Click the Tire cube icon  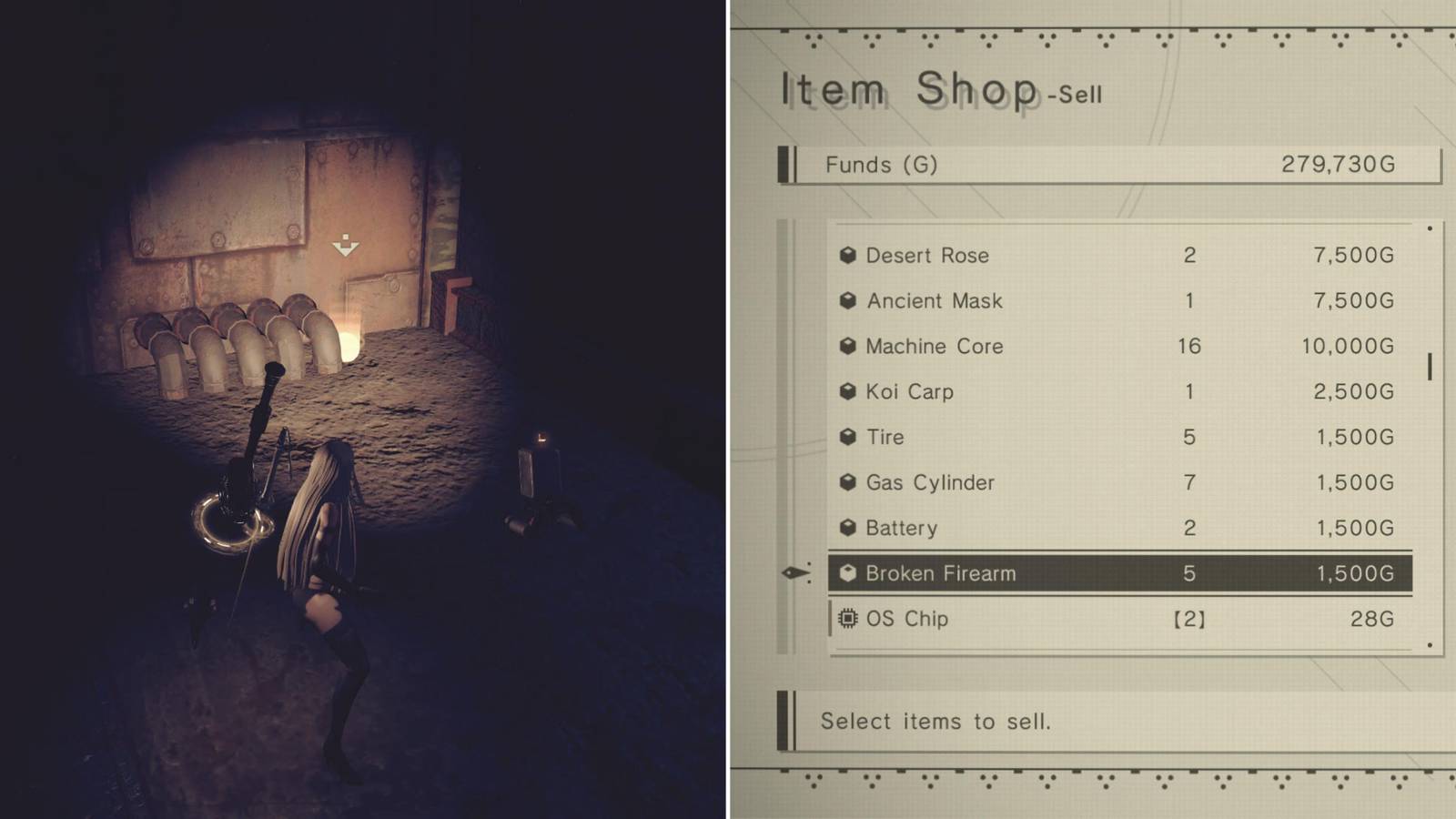(848, 438)
